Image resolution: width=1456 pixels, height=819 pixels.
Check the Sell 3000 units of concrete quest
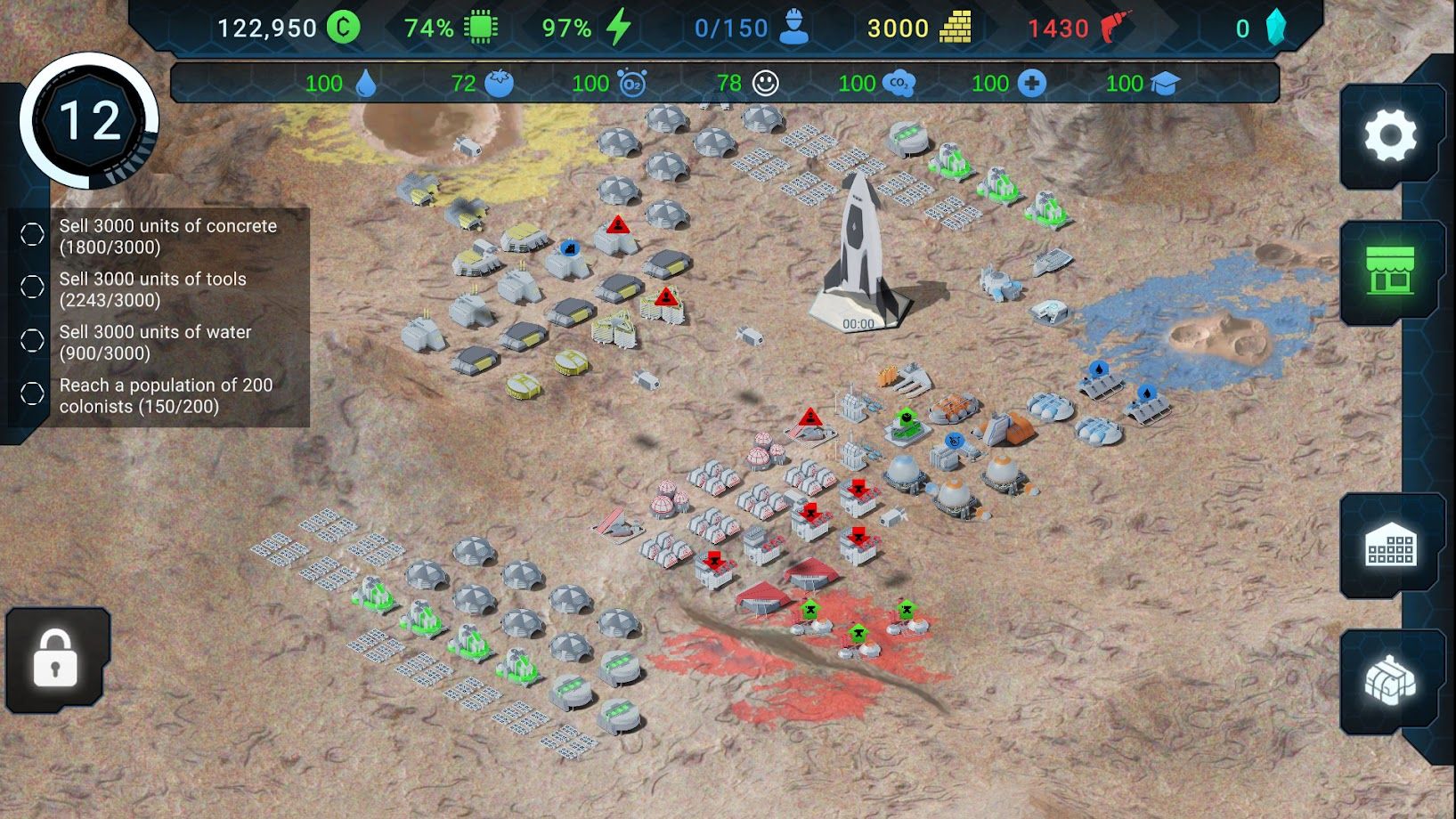coord(31,235)
